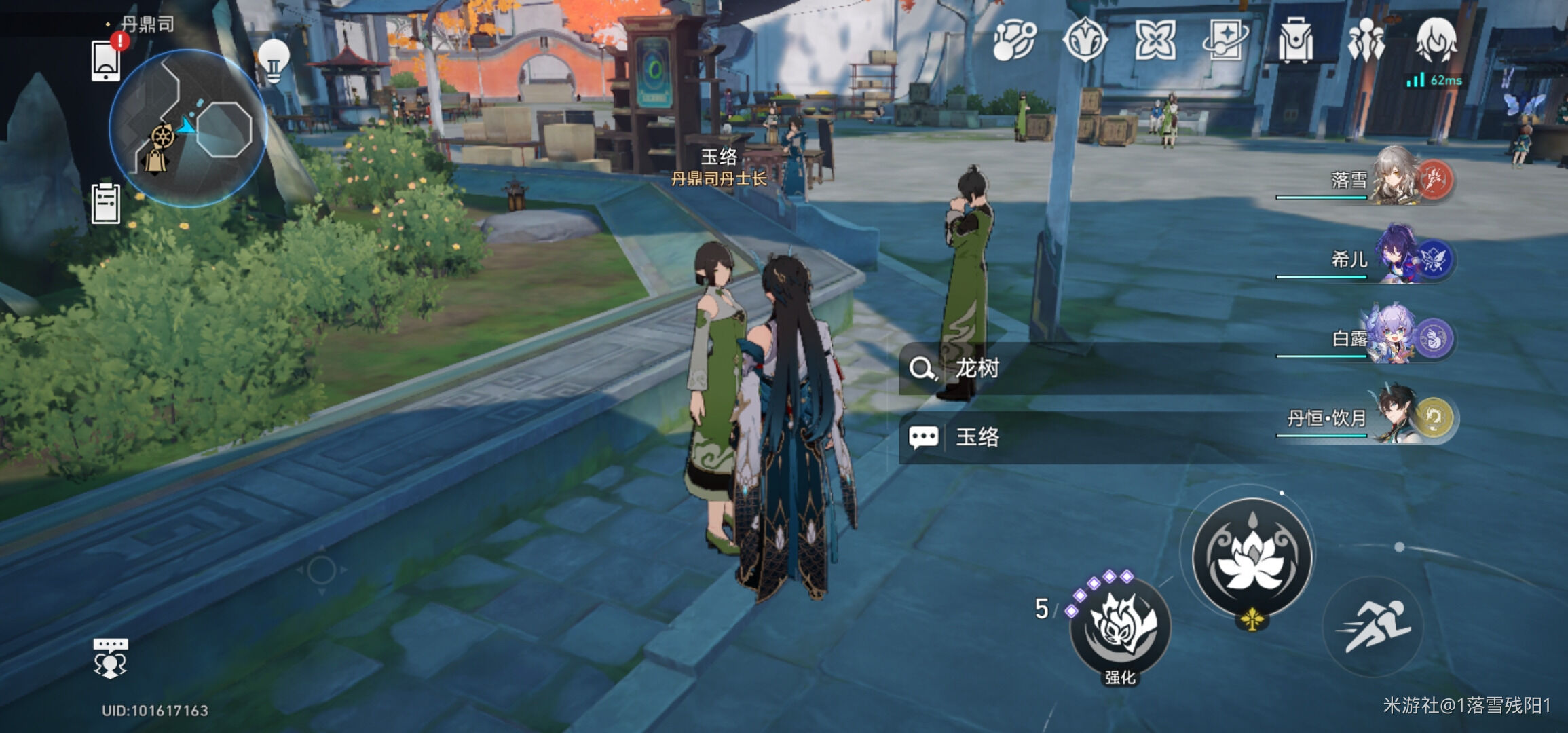Open the planet travel-log icon
This screenshot has height=733, width=1568.
[x=1014, y=41]
